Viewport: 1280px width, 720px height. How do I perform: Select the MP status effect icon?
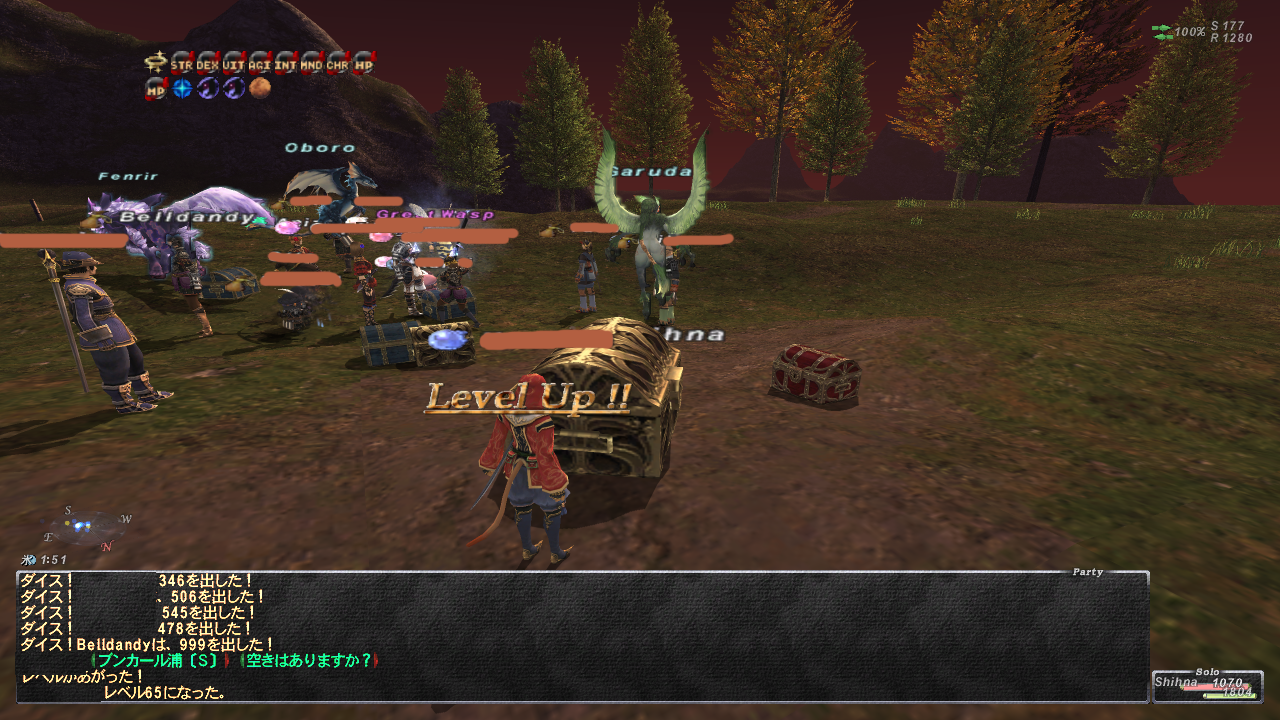click(156, 89)
